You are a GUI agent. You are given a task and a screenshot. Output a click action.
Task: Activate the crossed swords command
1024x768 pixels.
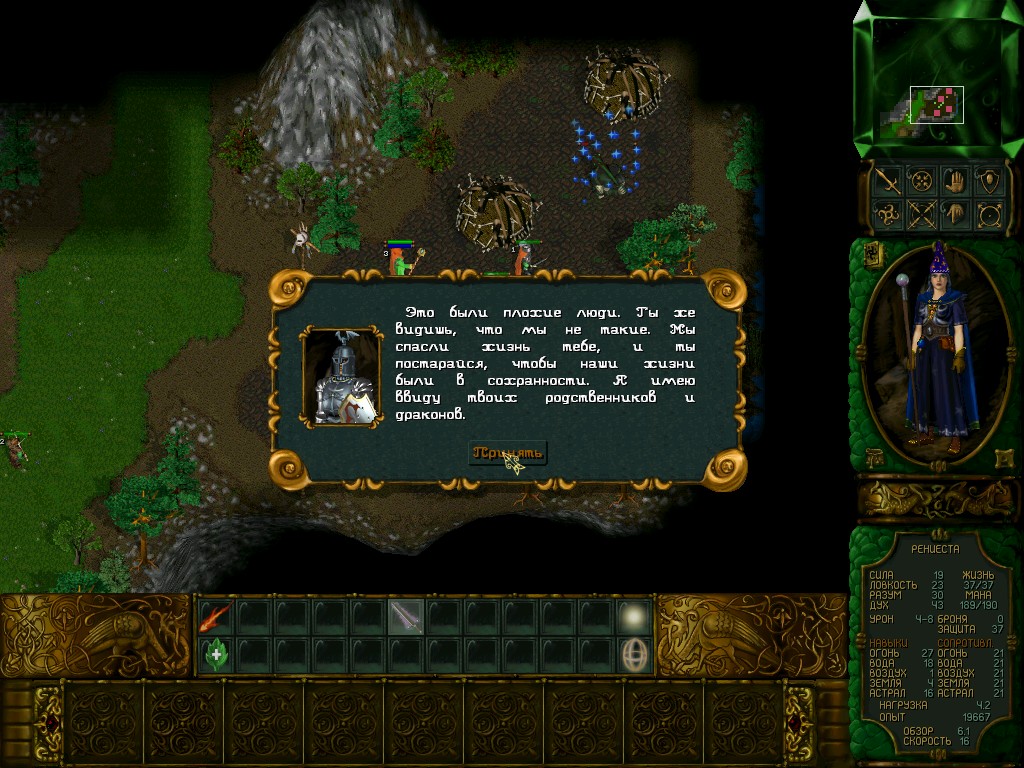920,214
